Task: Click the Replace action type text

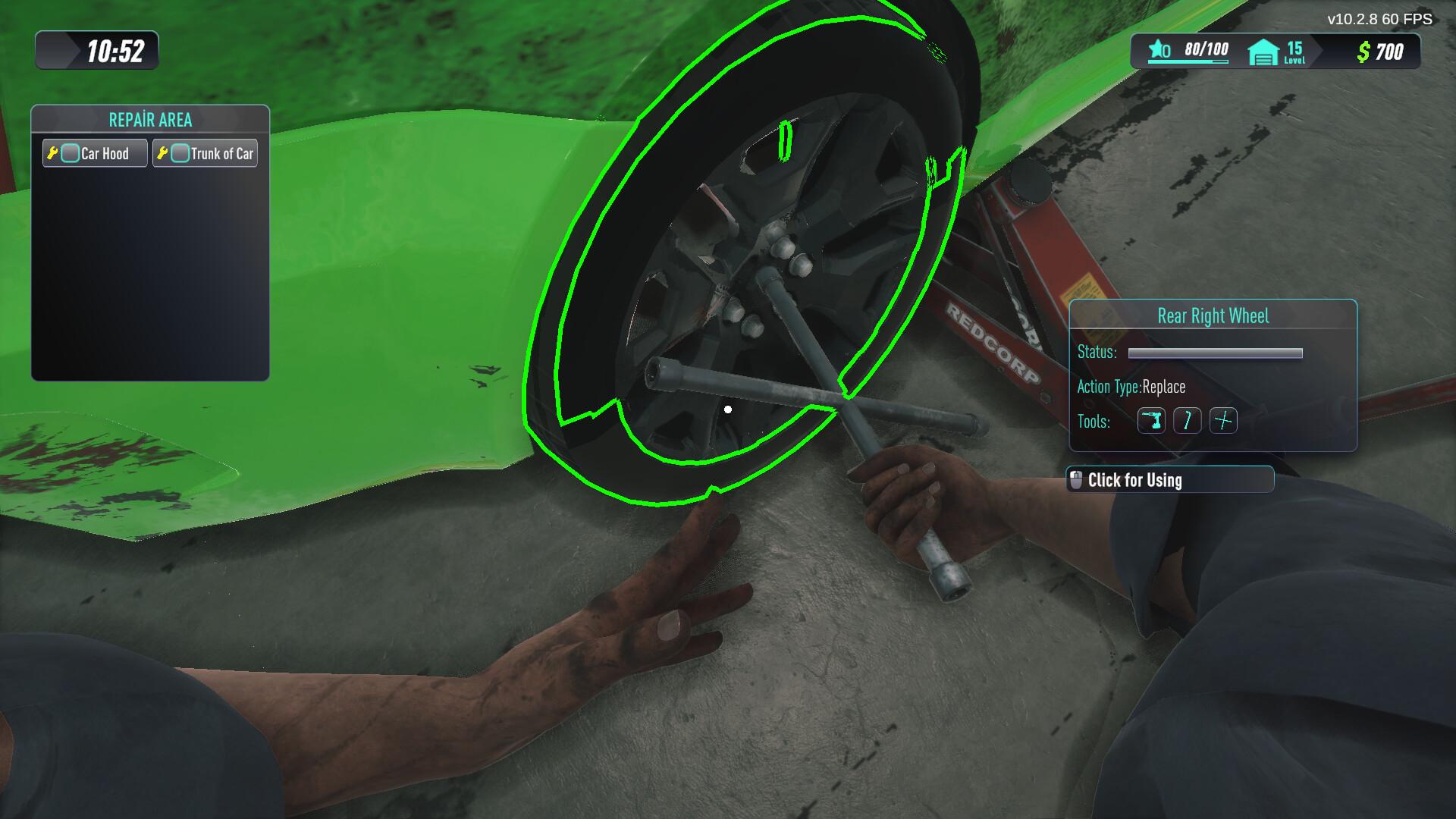Action: pos(1163,387)
